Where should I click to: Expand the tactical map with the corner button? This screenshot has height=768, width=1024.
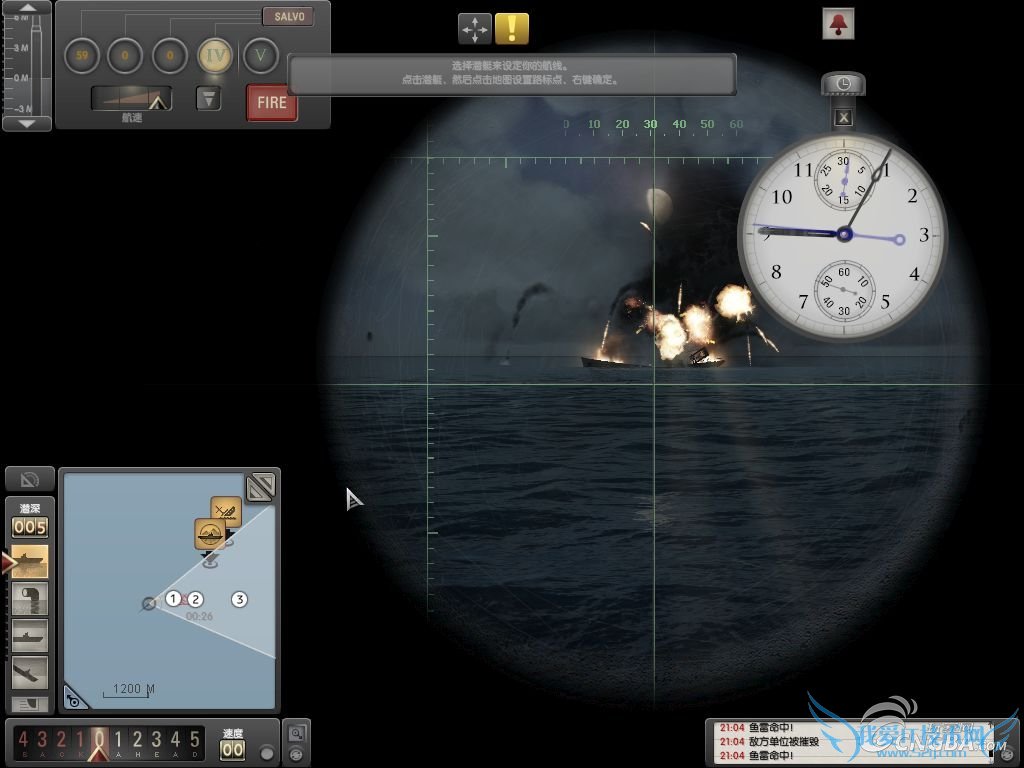pos(261,486)
